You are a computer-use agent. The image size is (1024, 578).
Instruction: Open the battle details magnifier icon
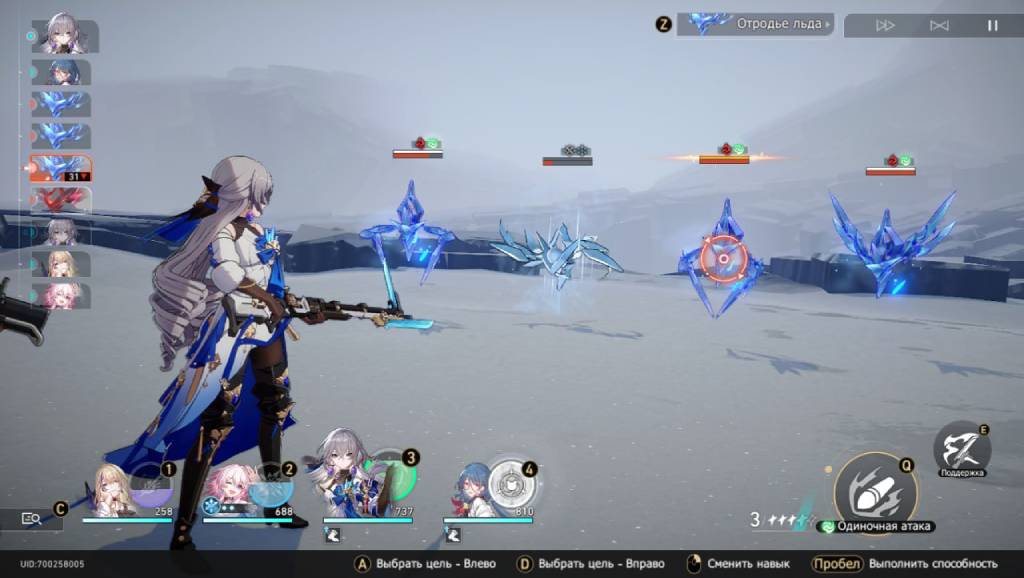click(x=31, y=519)
